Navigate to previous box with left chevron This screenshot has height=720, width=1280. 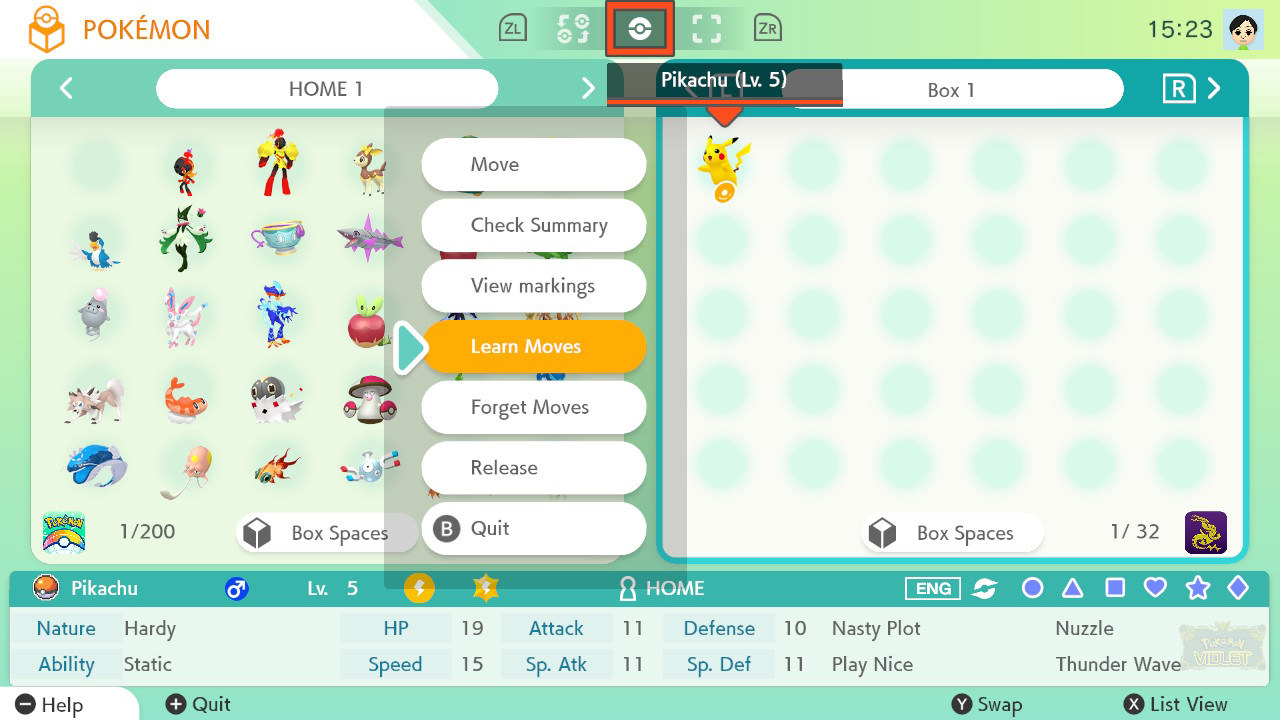coord(66,88)
